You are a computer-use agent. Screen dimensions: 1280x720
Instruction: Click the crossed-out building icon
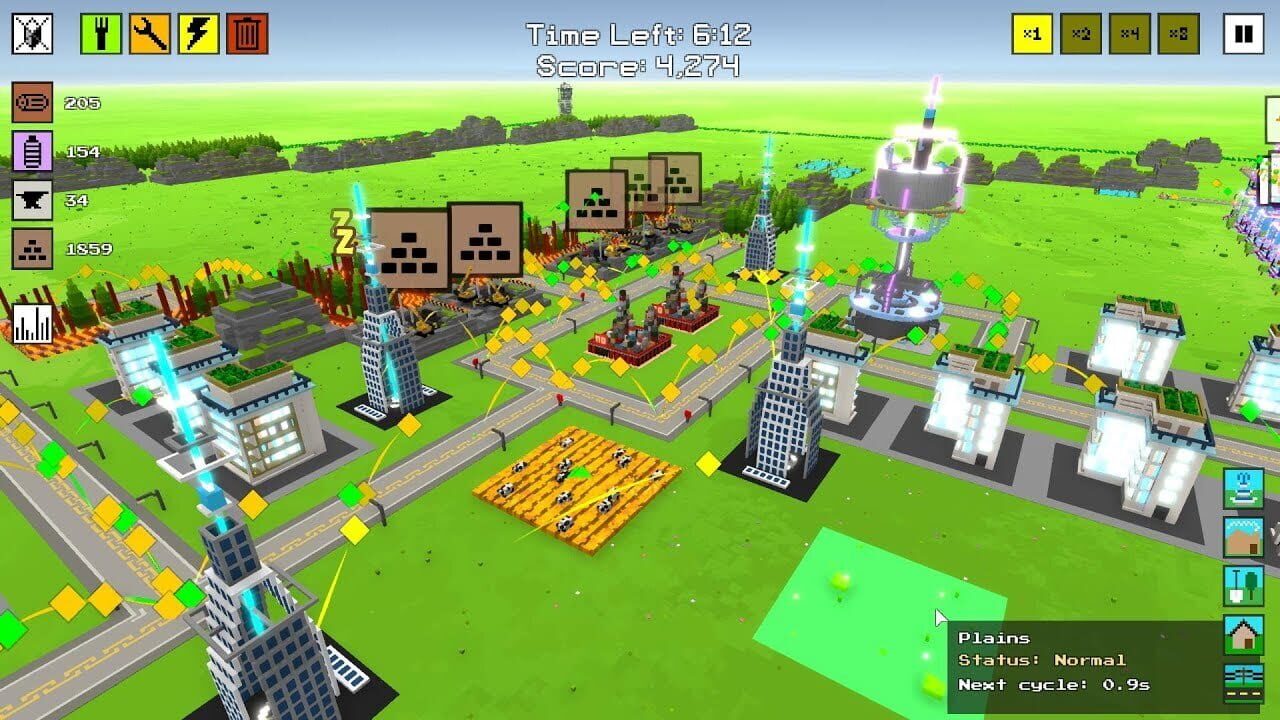[33, 33]
